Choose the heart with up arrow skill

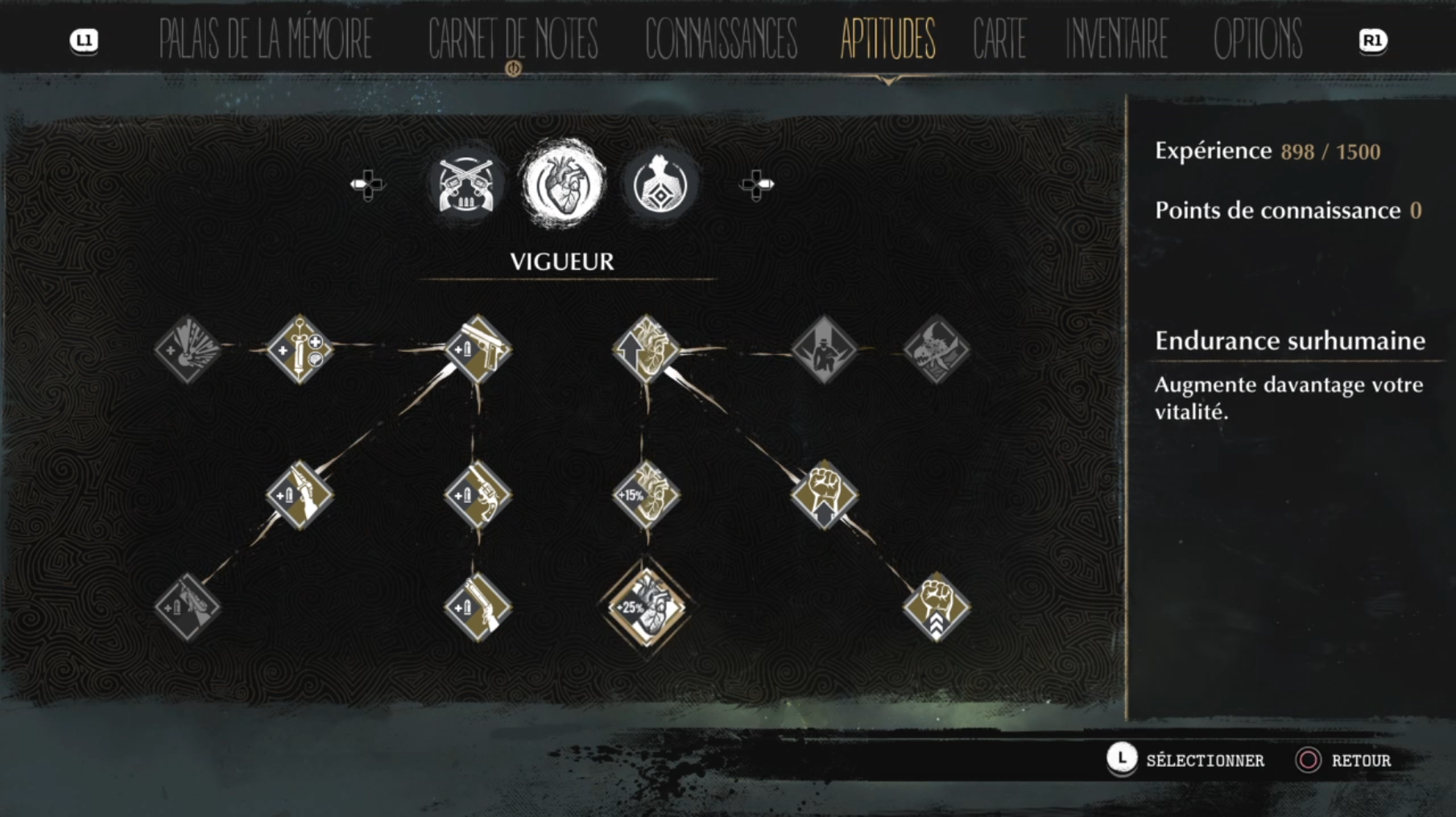tap(646, 349)
